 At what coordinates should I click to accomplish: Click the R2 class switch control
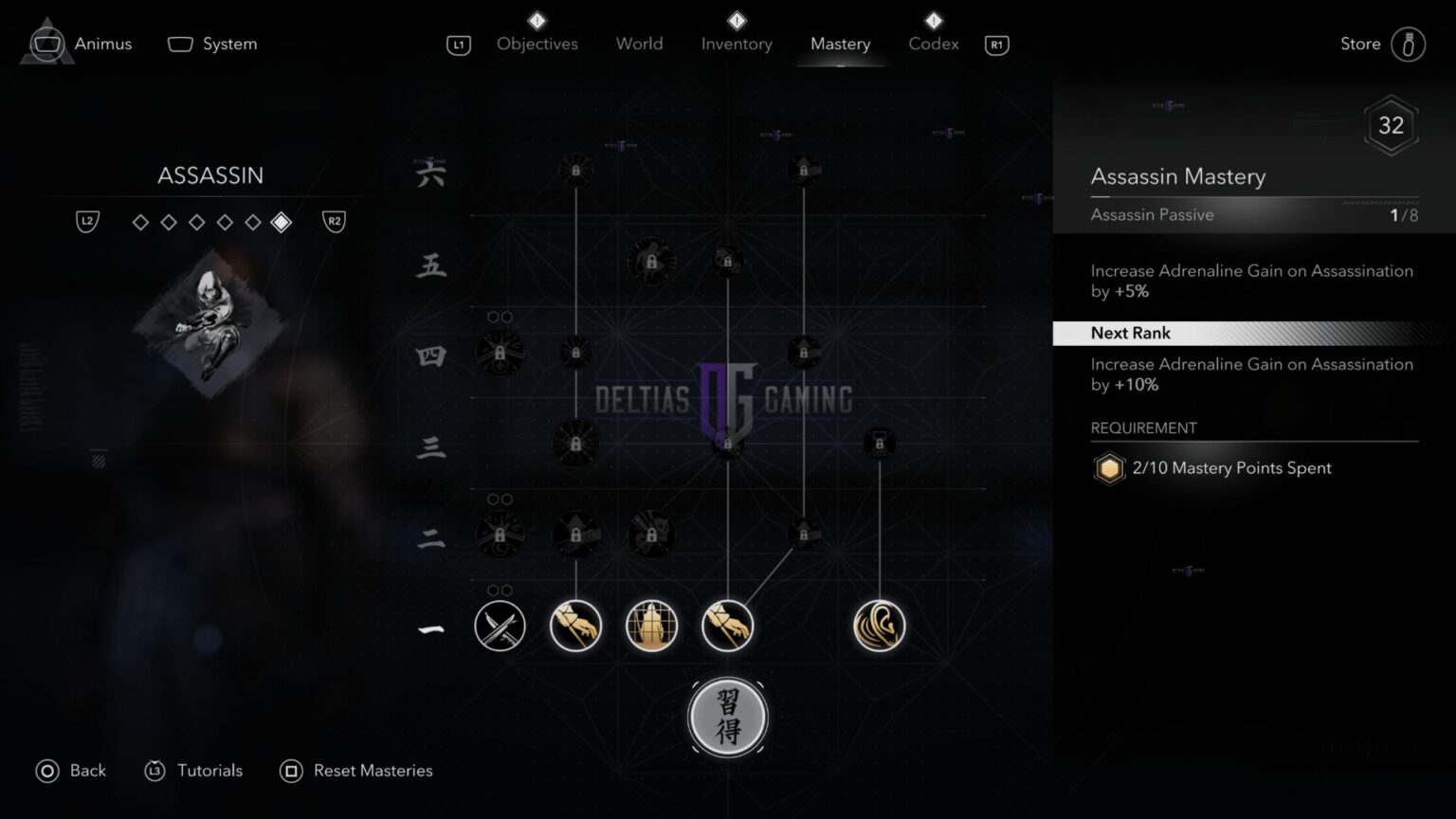point(334,221)
